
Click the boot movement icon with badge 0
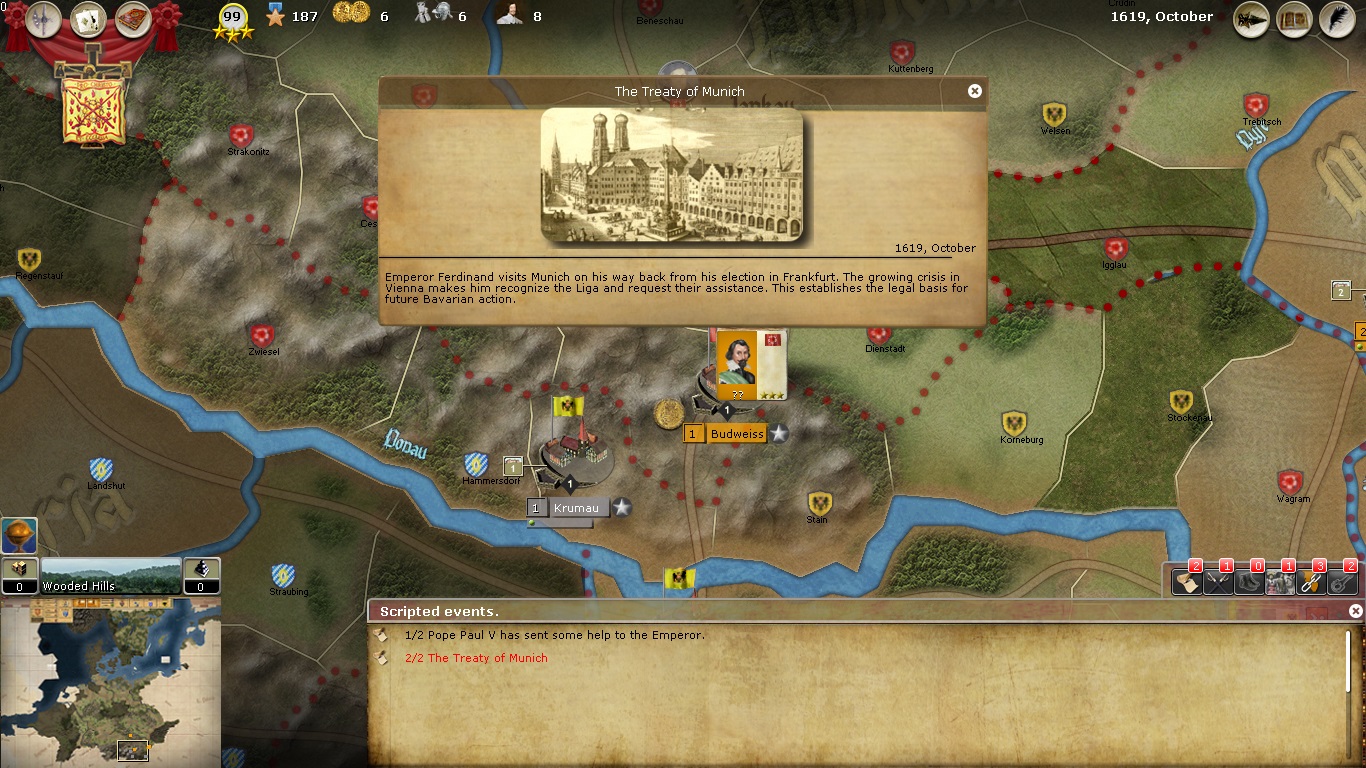click(1248, 582)
